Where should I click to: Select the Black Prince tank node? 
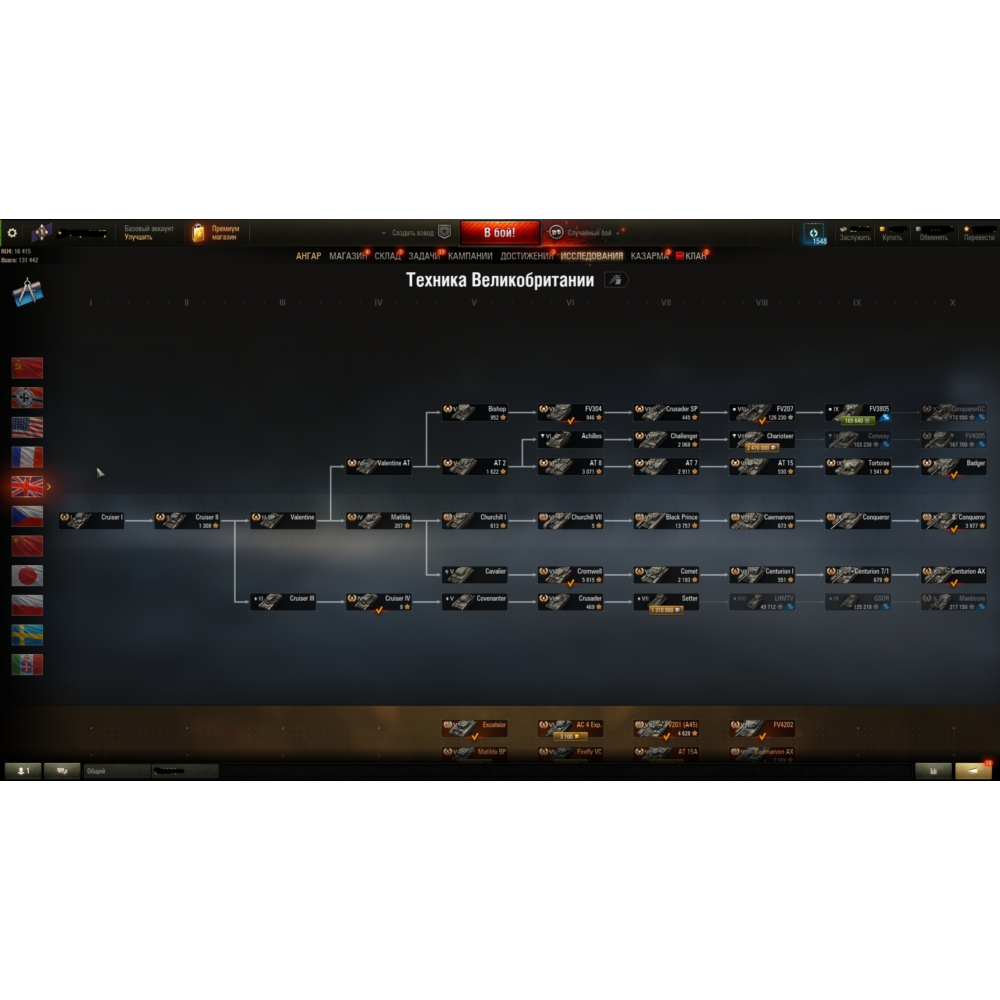(x=667, y=520)
